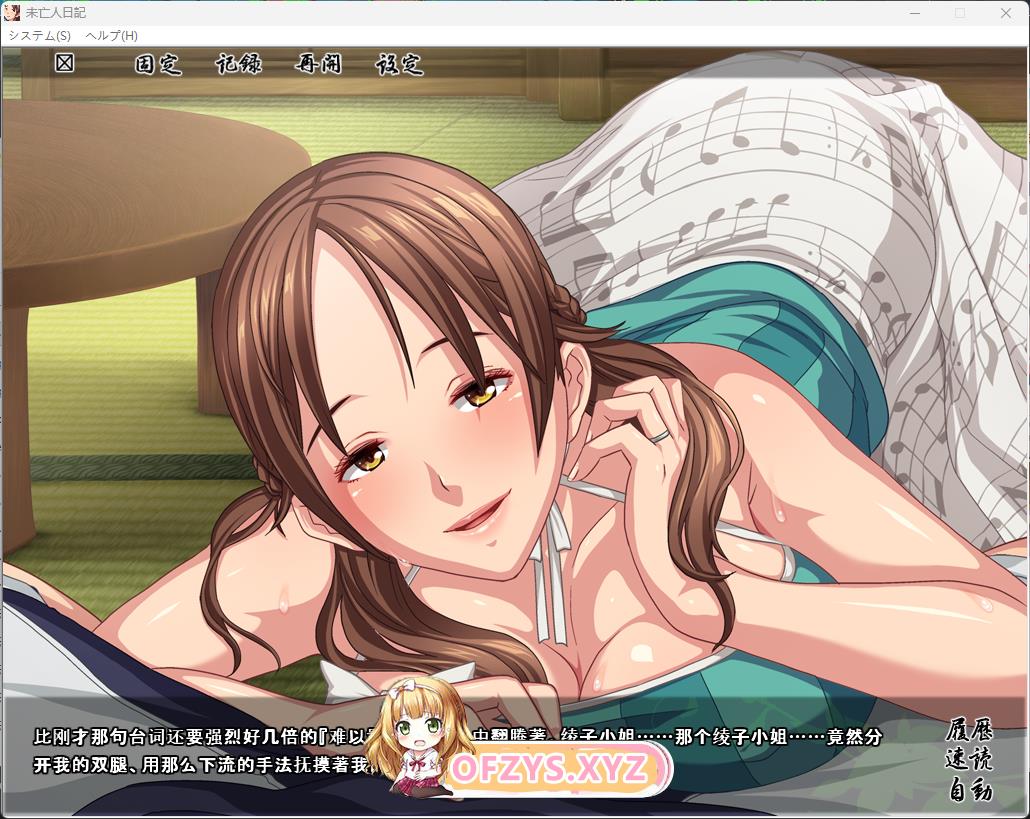Show the 履歴 text history log
Image resolution: width=1030 pixels, height=819 pixels.
[x=968, y=729]
